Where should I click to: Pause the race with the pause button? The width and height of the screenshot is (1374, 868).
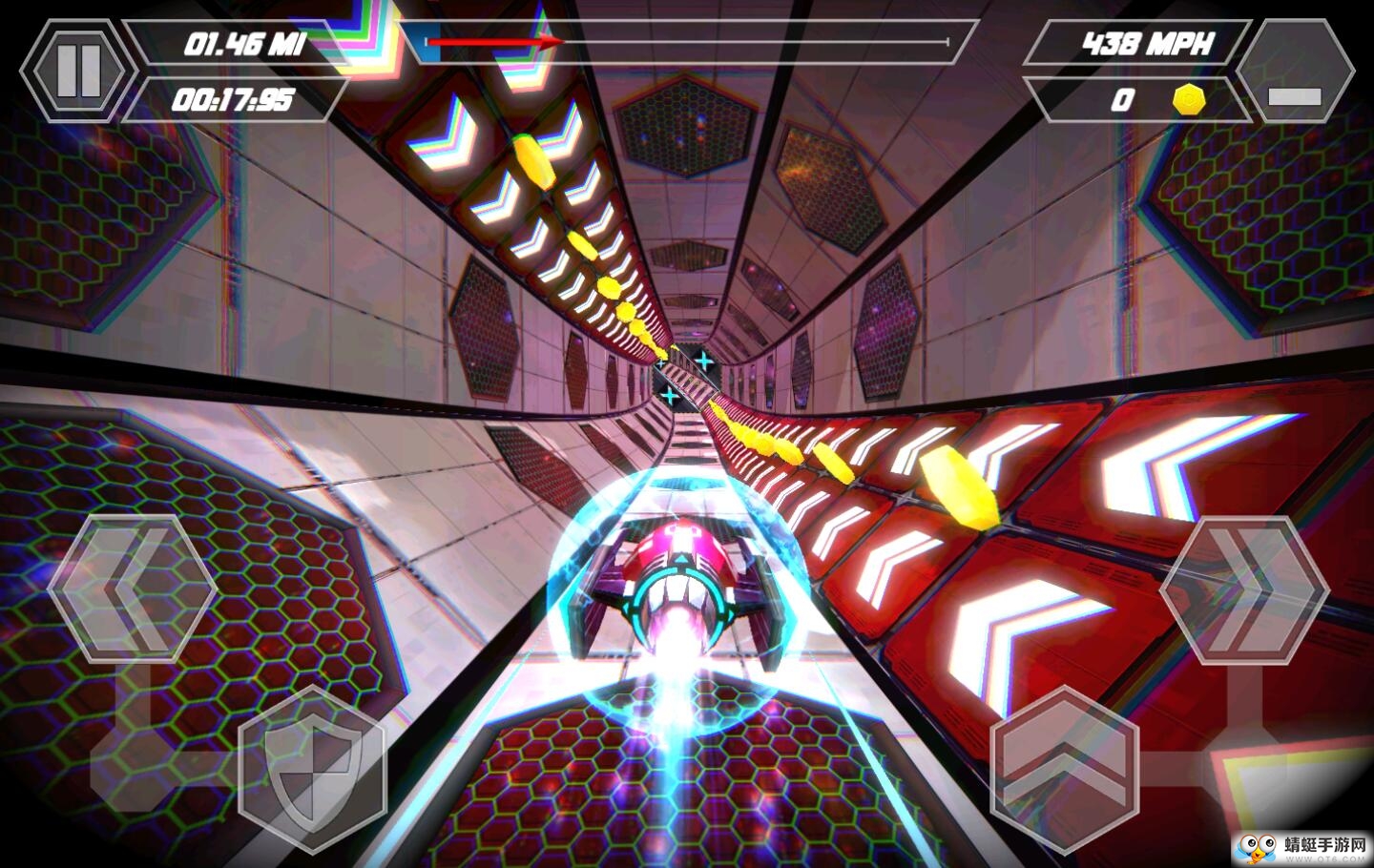pos(78,71)
